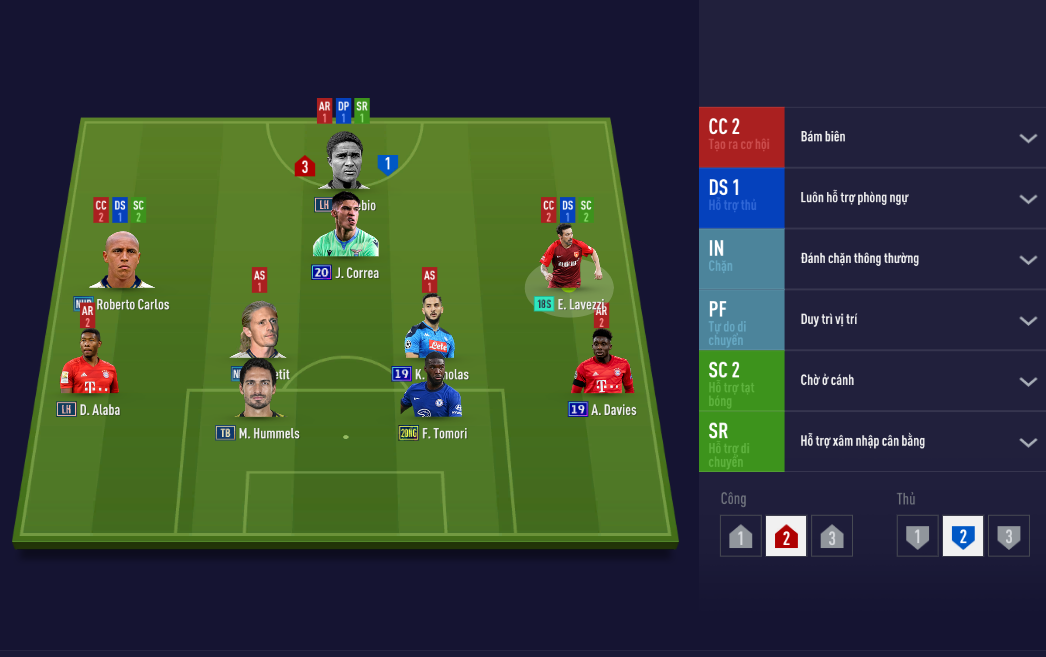This screenshot has width=1046, height=657.
Task: Open the CC 2 Bám biên dropdown
Action: click(1027, 138)
